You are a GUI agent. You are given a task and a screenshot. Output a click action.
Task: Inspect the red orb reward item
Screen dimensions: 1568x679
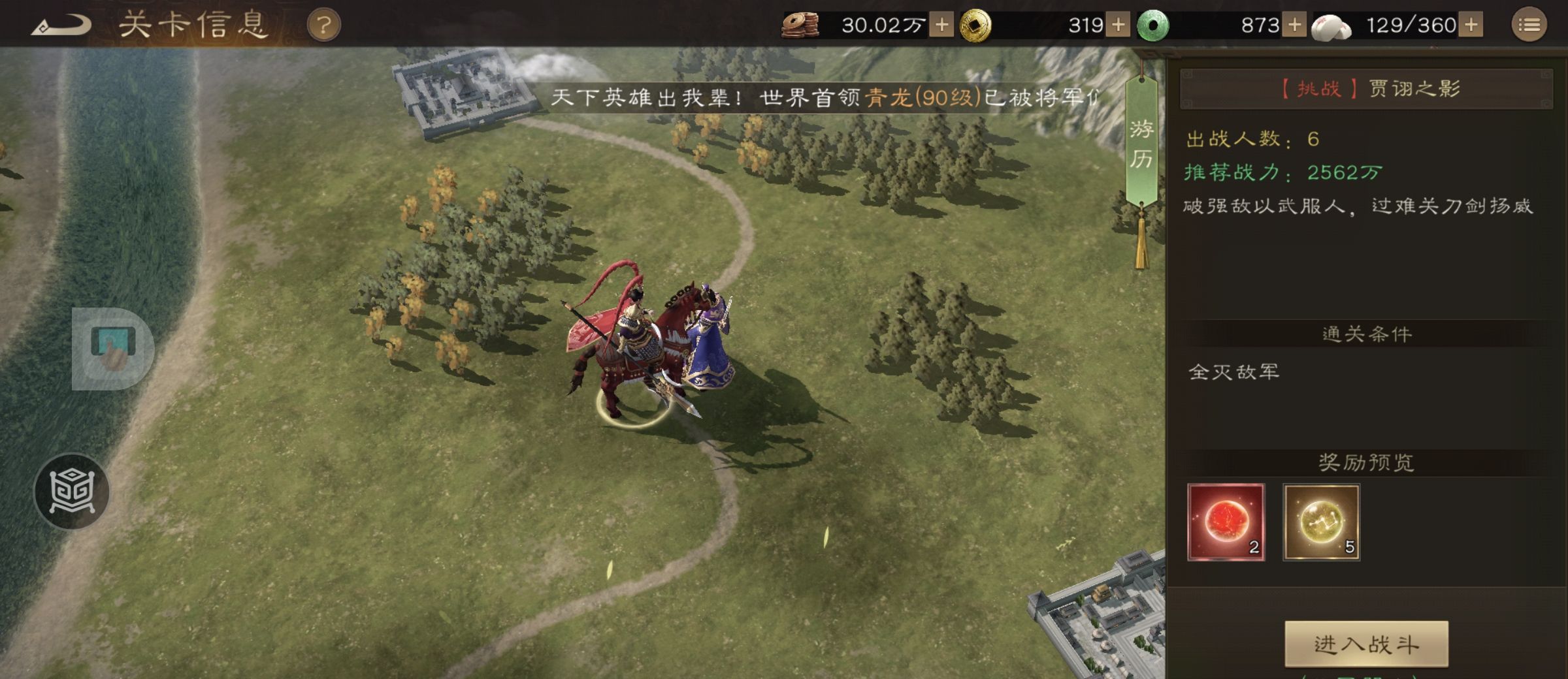[1226, 522]
